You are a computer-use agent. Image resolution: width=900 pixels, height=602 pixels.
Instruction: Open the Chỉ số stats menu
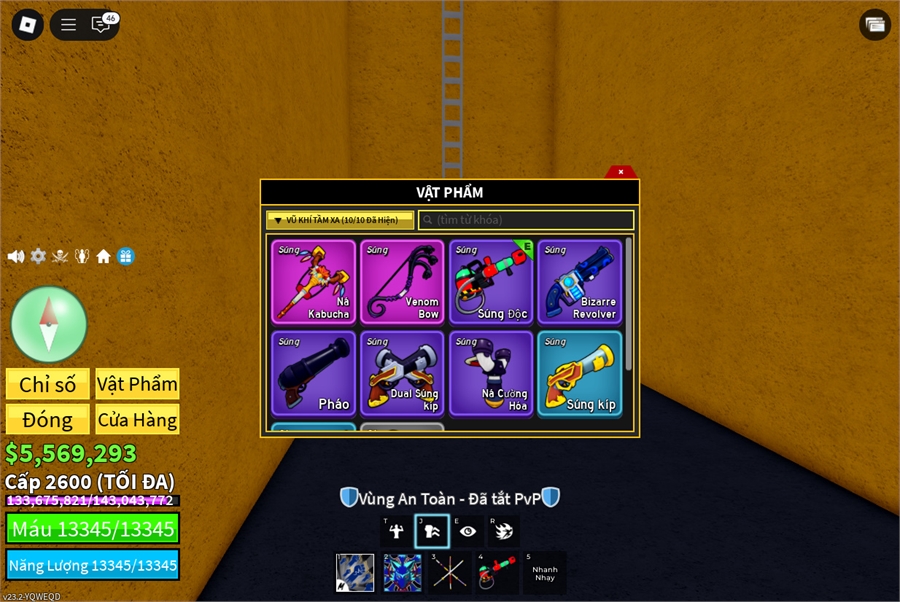click(x=48, y=384)
